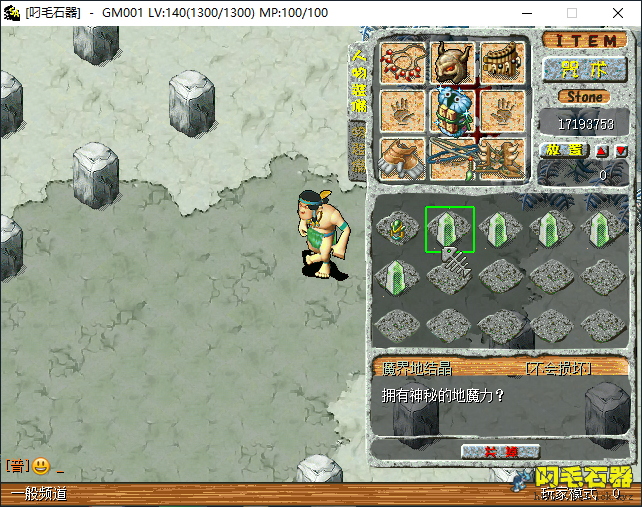Select the ring item in the inventory
The height and width of the screenshot is (507, 642).
click(399, 229)
